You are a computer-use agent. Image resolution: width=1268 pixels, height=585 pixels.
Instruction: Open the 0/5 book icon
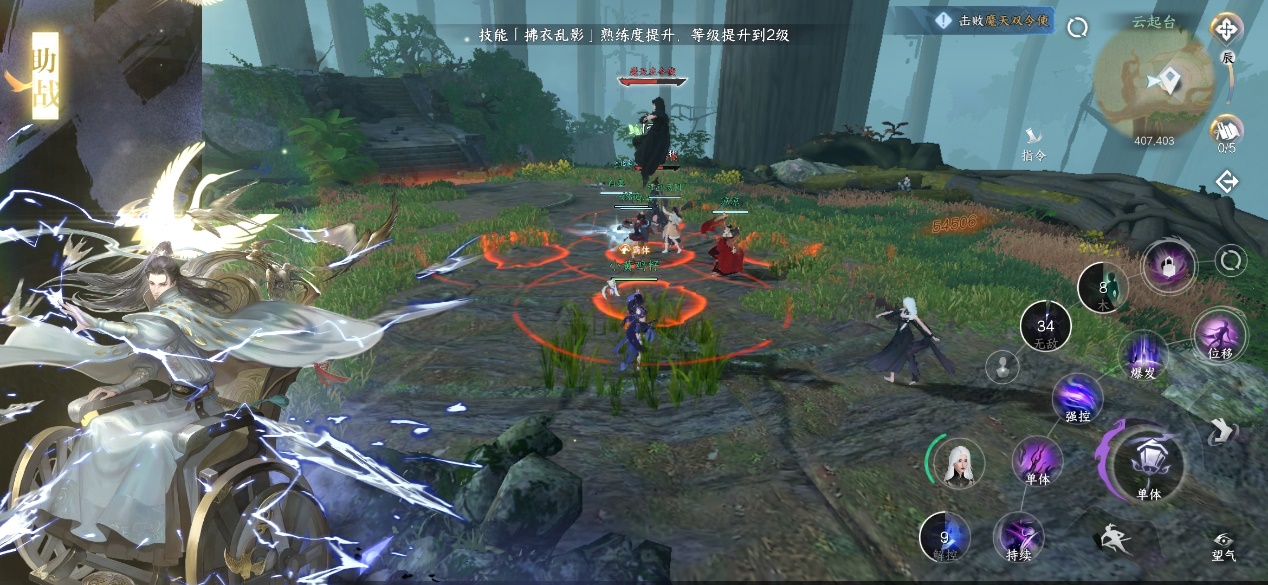pyautogui.click(x=1226, y=130)
